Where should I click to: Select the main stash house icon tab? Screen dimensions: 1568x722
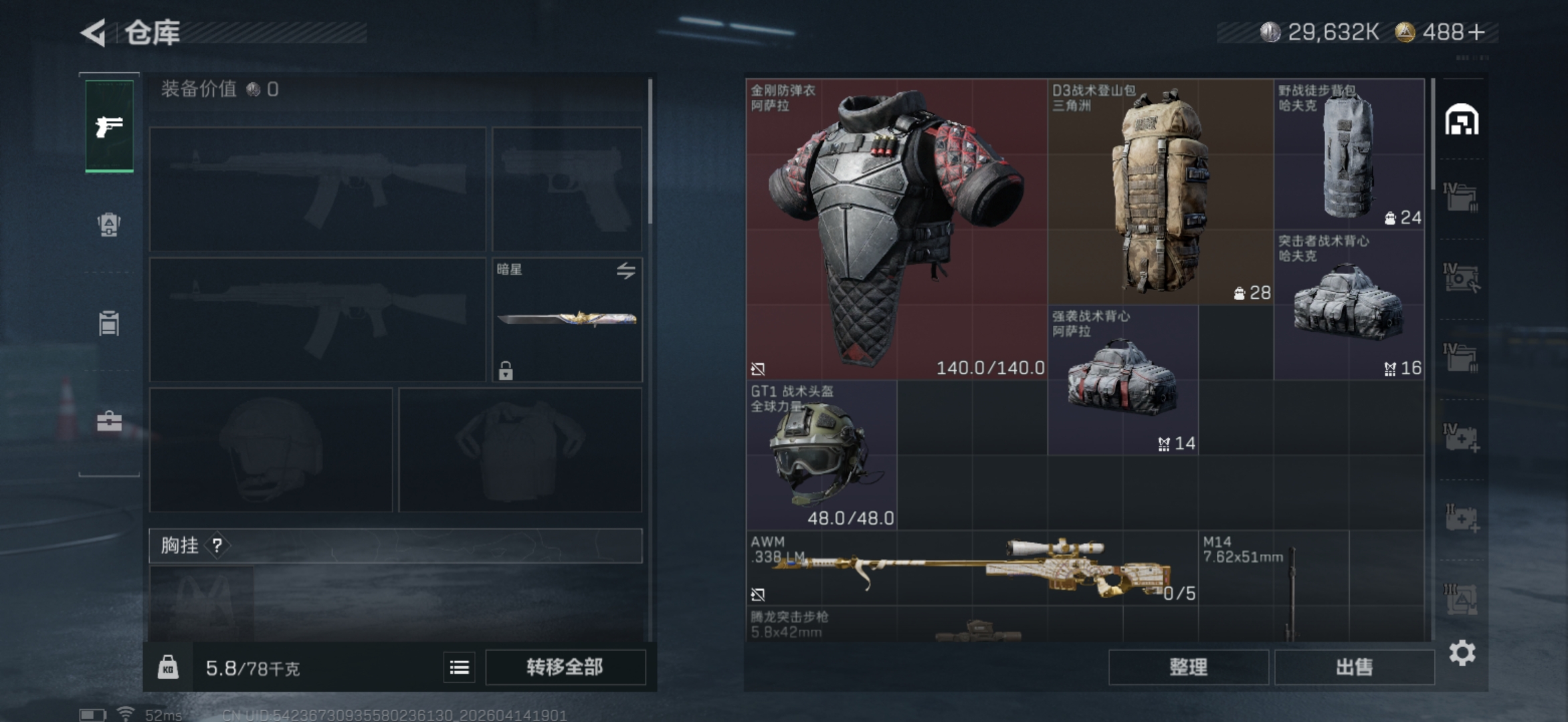point(1462,120)
